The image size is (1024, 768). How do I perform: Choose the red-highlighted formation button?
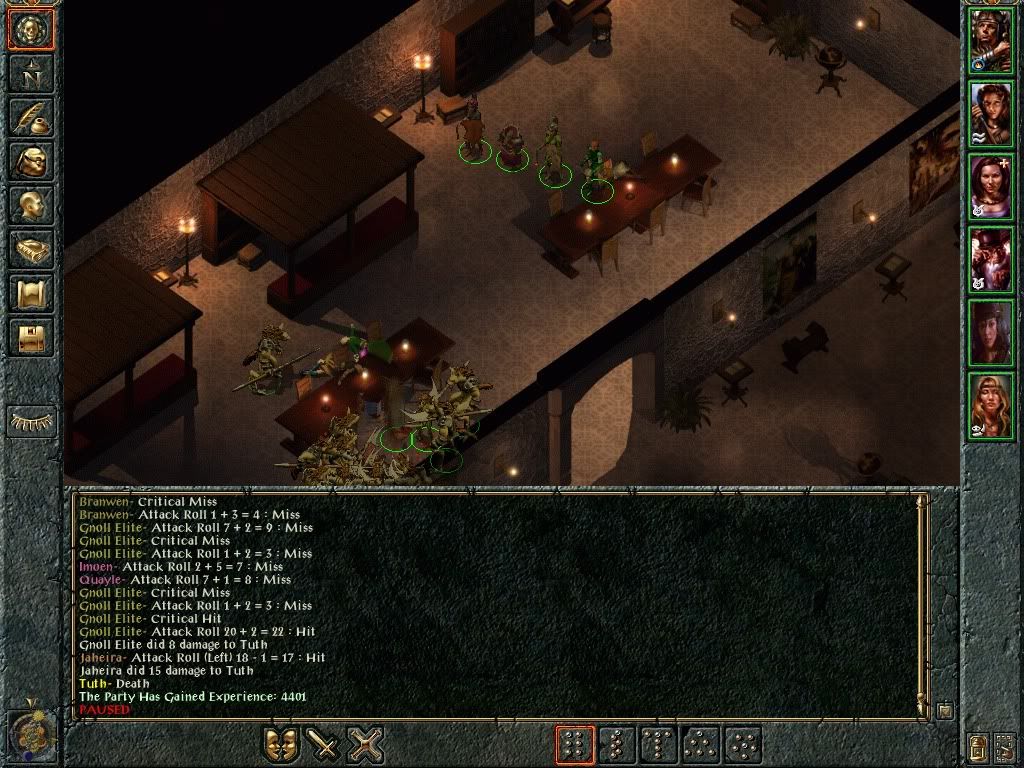pyautogui.click(x=575, y=745)
